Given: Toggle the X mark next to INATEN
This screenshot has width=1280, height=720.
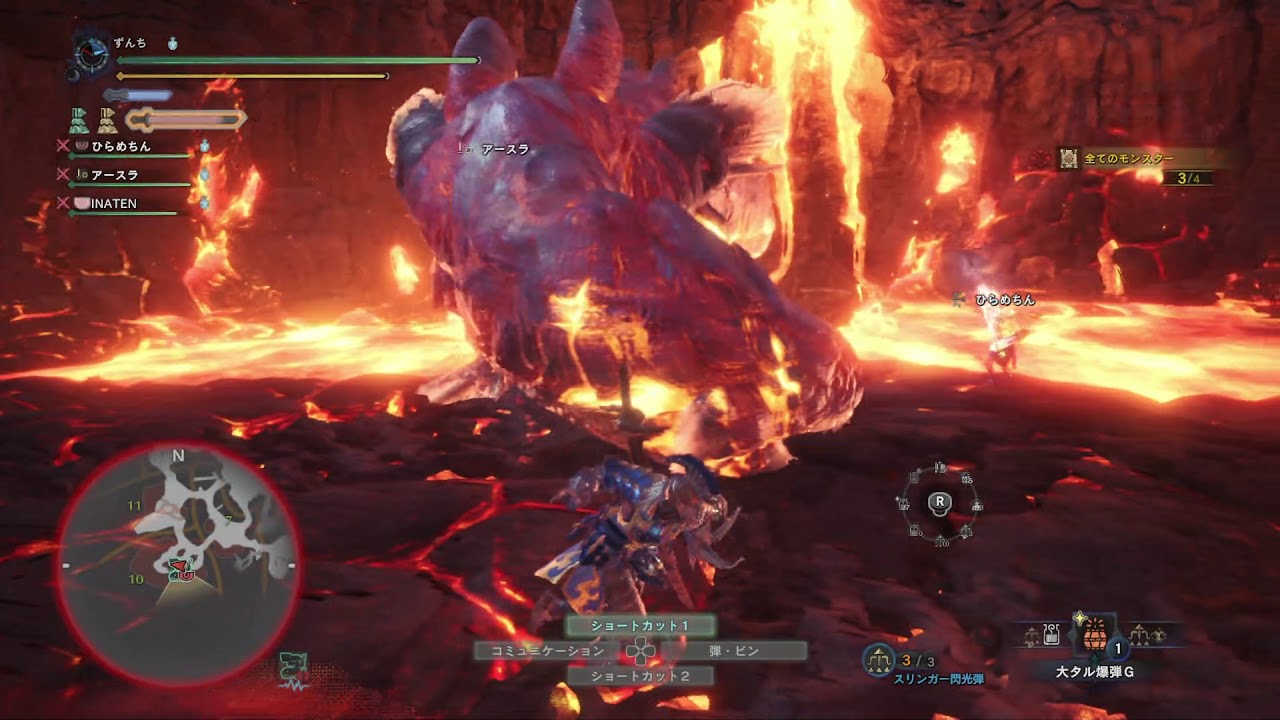Looking at the screenshot, I should (62, 203).
